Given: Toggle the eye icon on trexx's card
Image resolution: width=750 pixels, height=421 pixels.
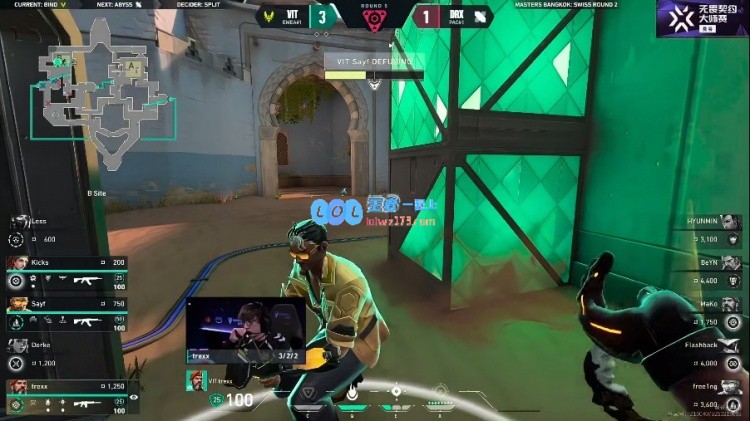Looking at the screenshot, I should coord(134,397).
